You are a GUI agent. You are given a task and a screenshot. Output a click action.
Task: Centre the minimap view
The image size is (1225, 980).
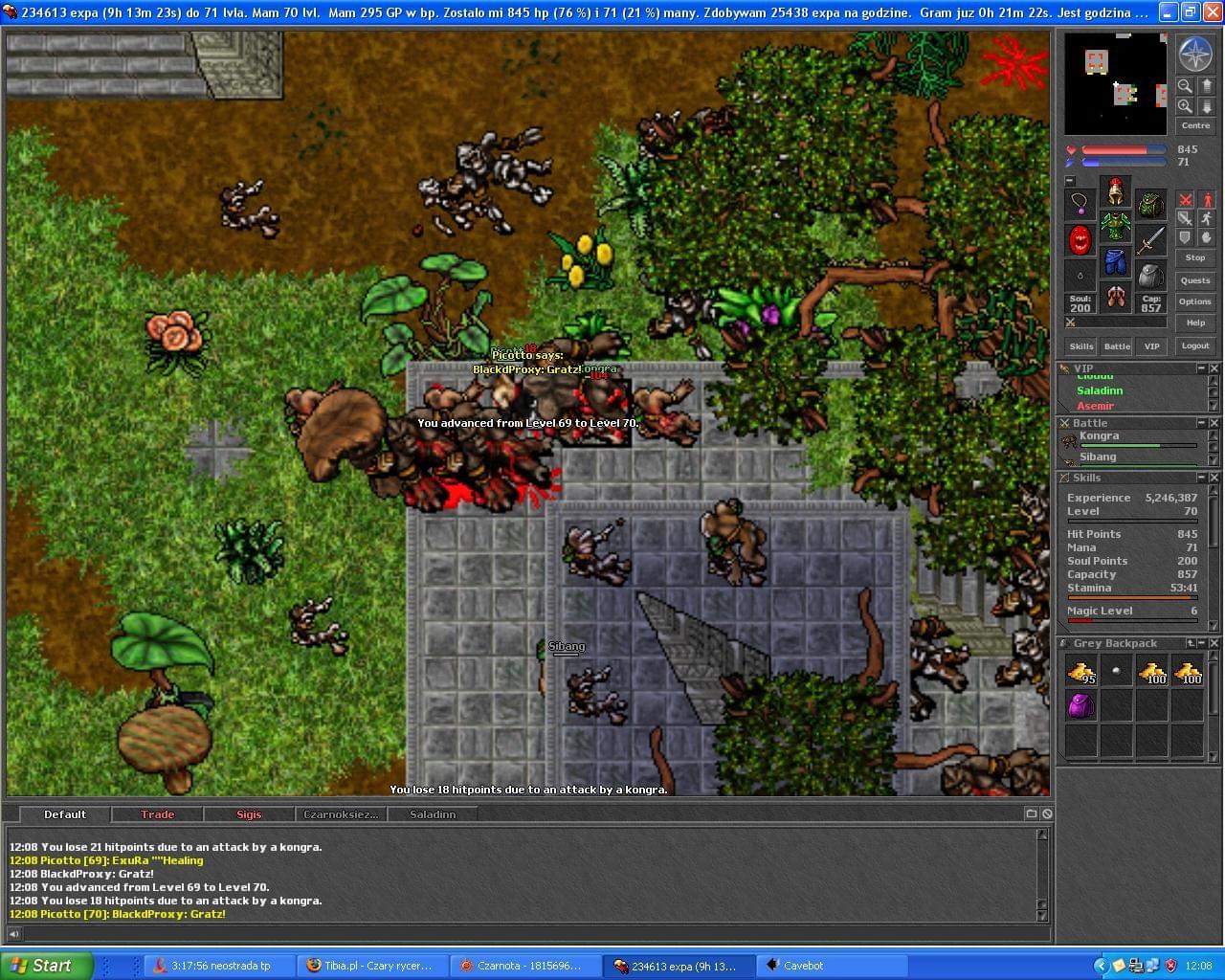(1194, 125)
